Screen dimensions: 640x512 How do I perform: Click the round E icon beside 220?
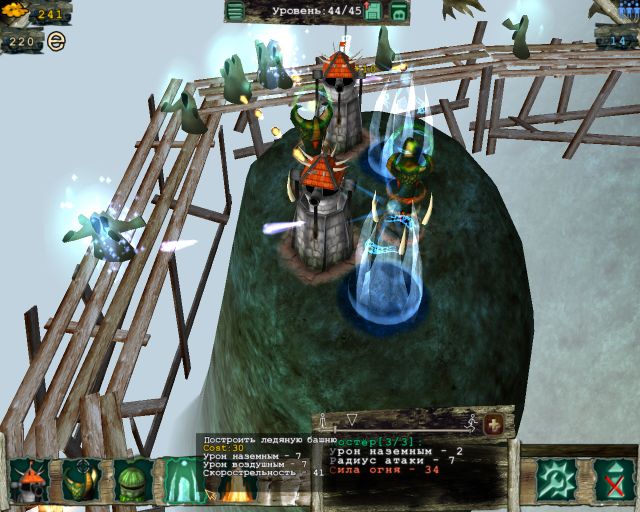(x=56, y=42)
